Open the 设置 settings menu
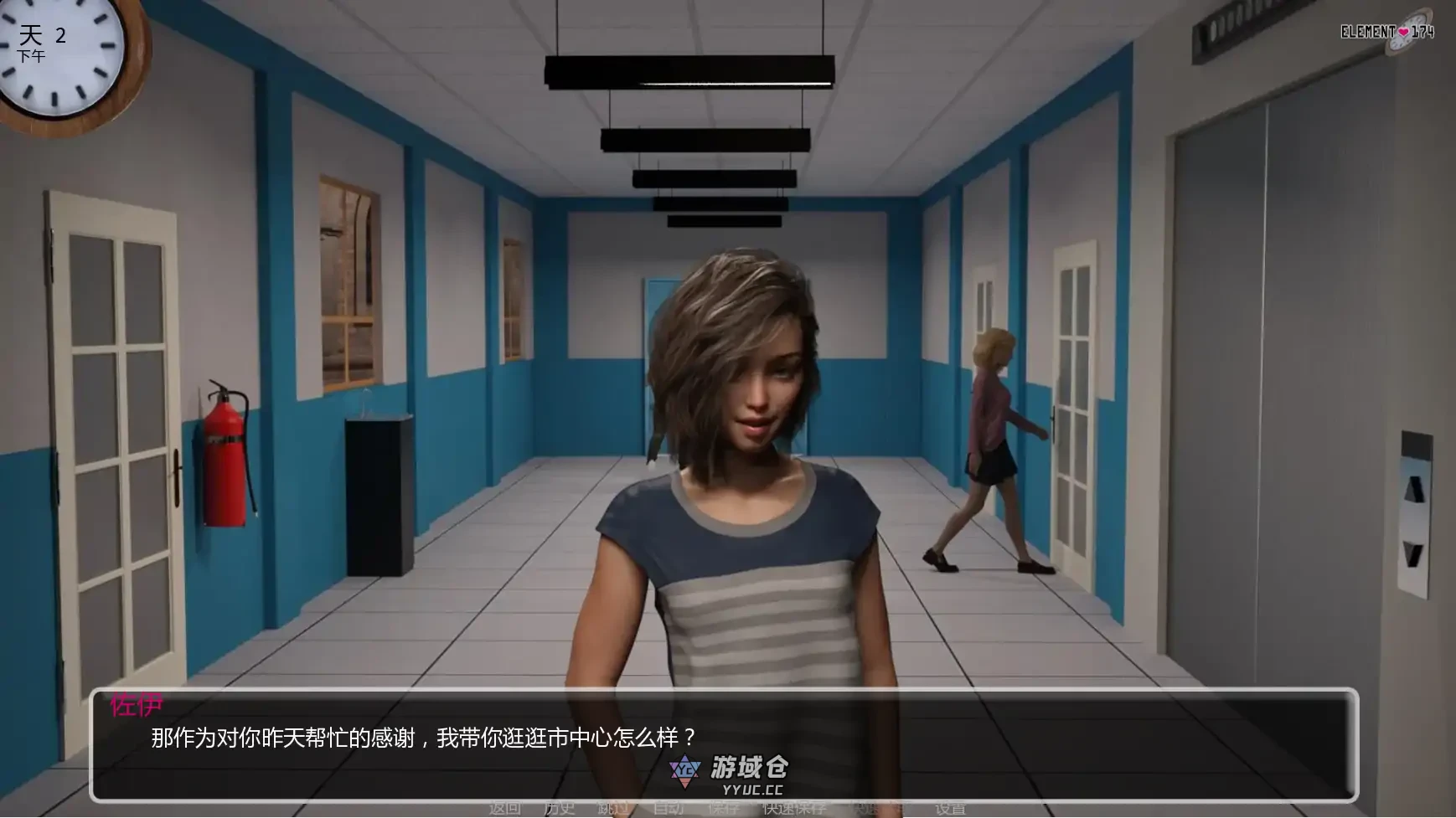 click(950, 808)
